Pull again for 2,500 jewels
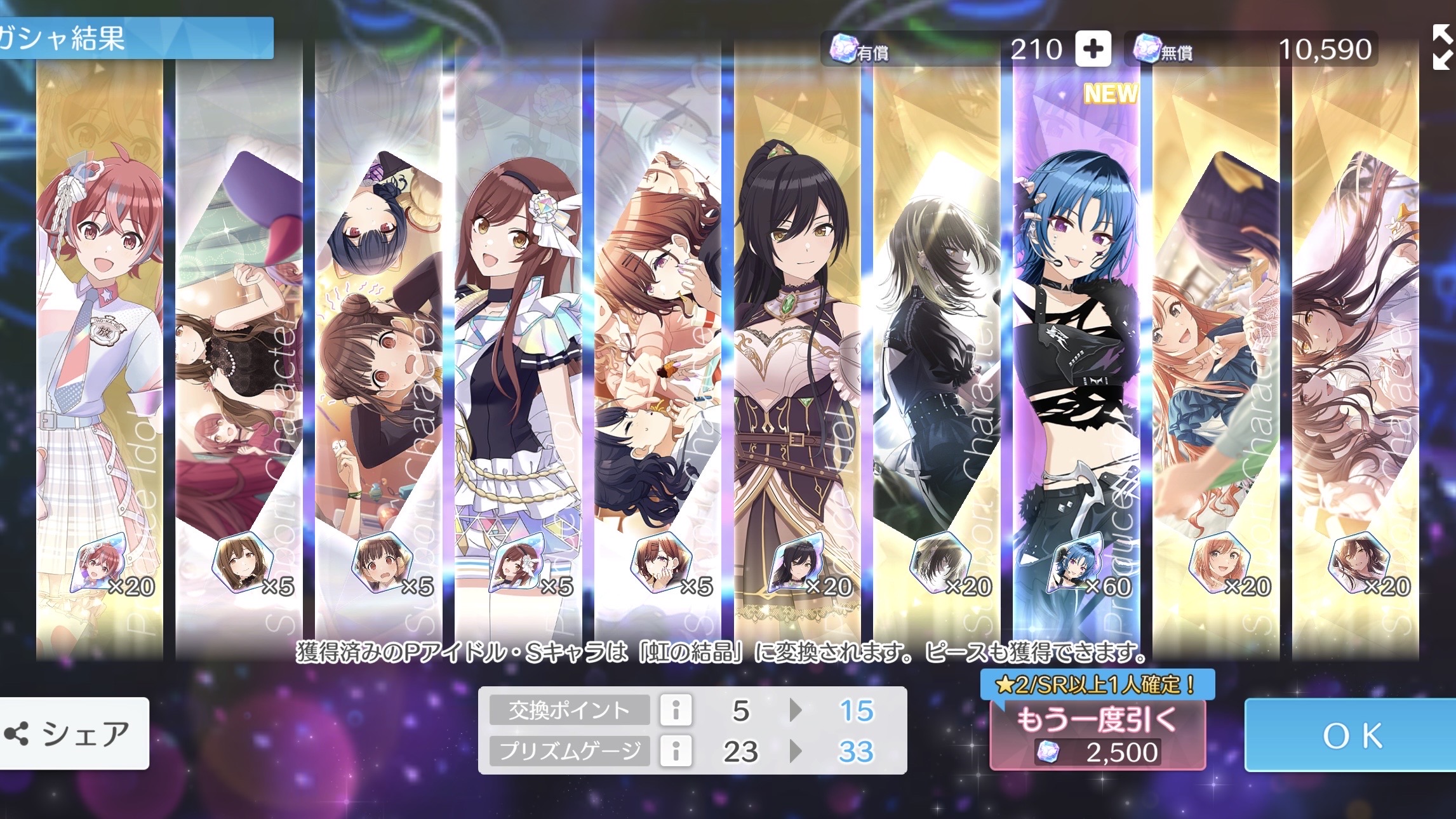 point(1097,735)
